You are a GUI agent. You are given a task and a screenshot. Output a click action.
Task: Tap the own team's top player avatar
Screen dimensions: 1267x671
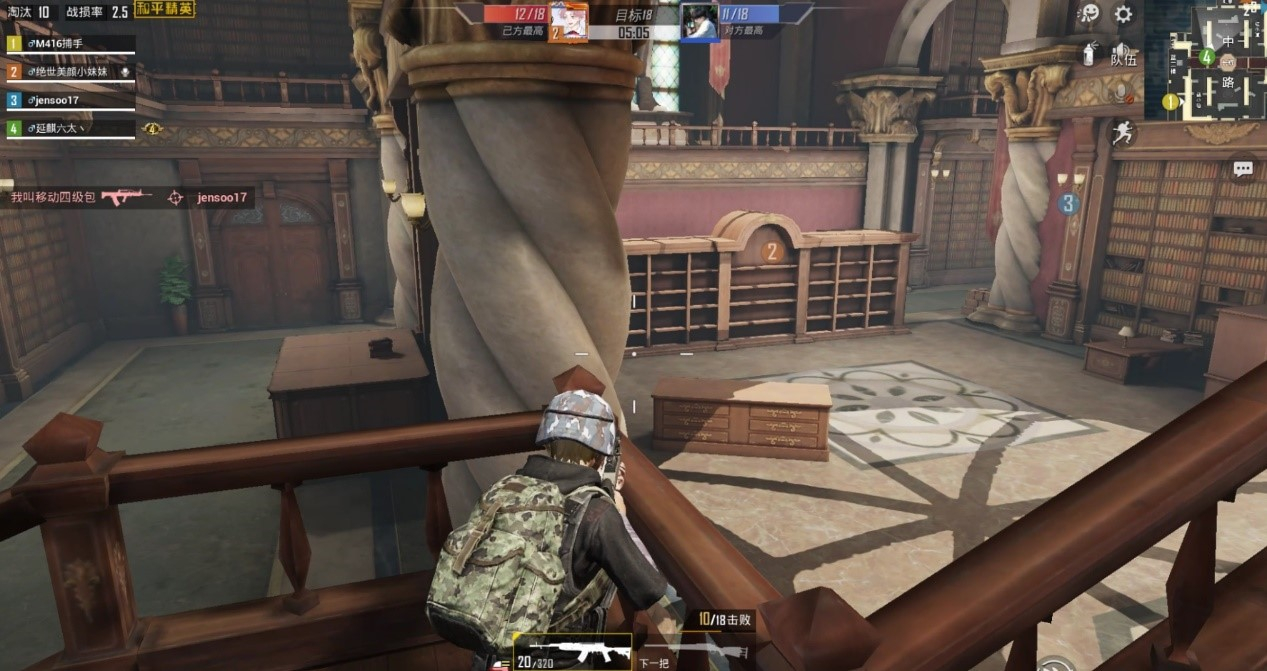click(567, 20)
